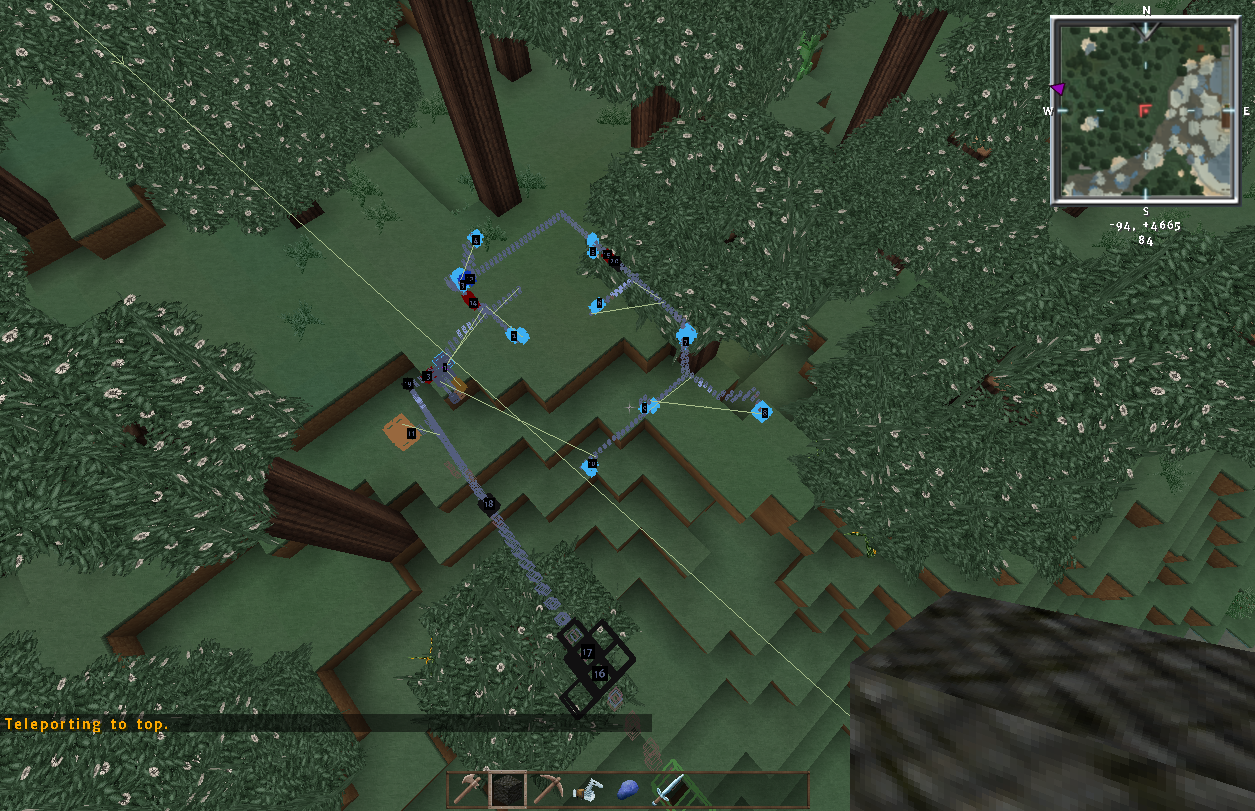Image resolution: width=1255 pixels, height=811 pixels.
Task: Choose the pickaxe hotbar slot
Action: (x=547, y=790)
